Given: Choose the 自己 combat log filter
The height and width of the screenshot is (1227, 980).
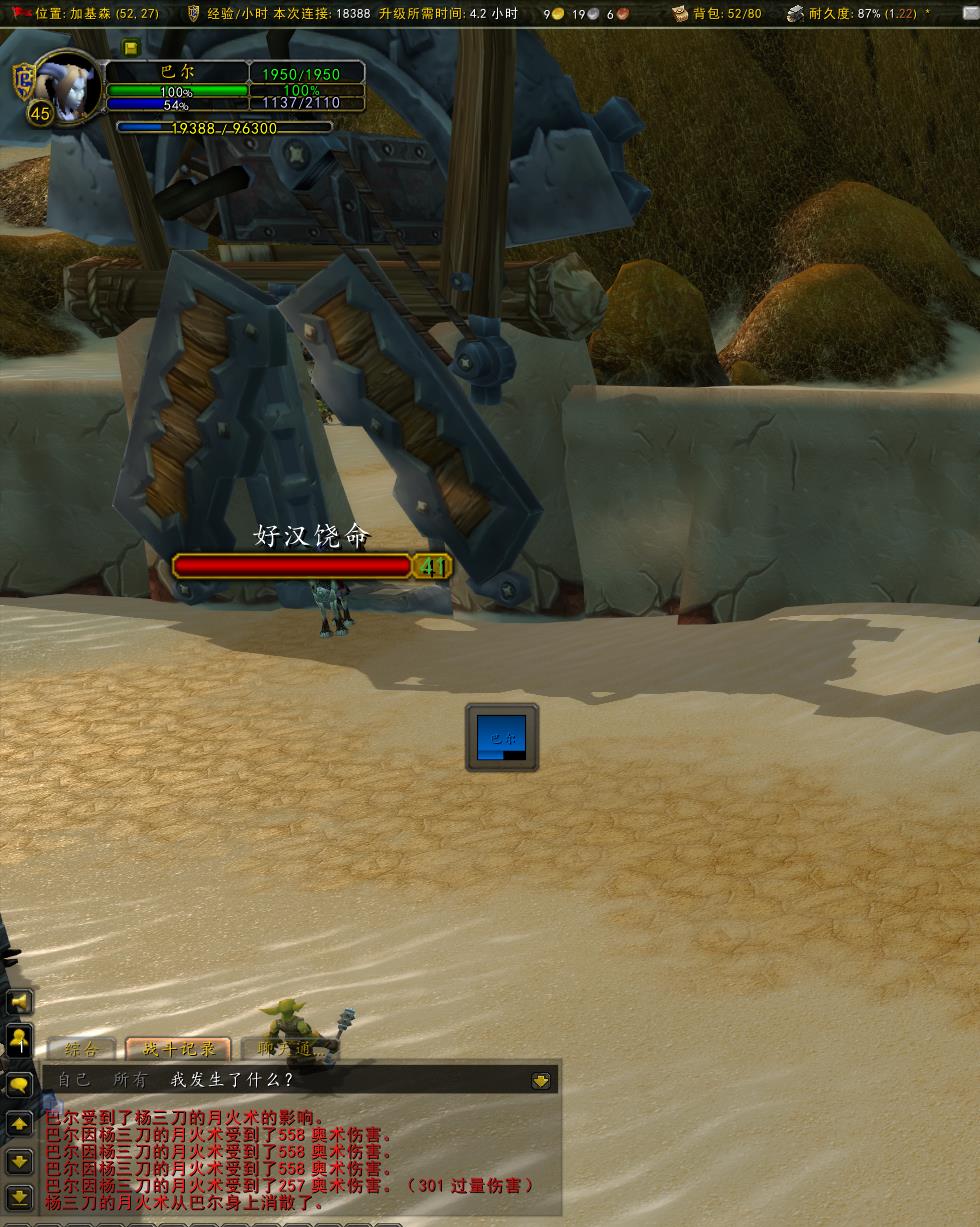Looking at the screenshot, I should pos(74,1080).
